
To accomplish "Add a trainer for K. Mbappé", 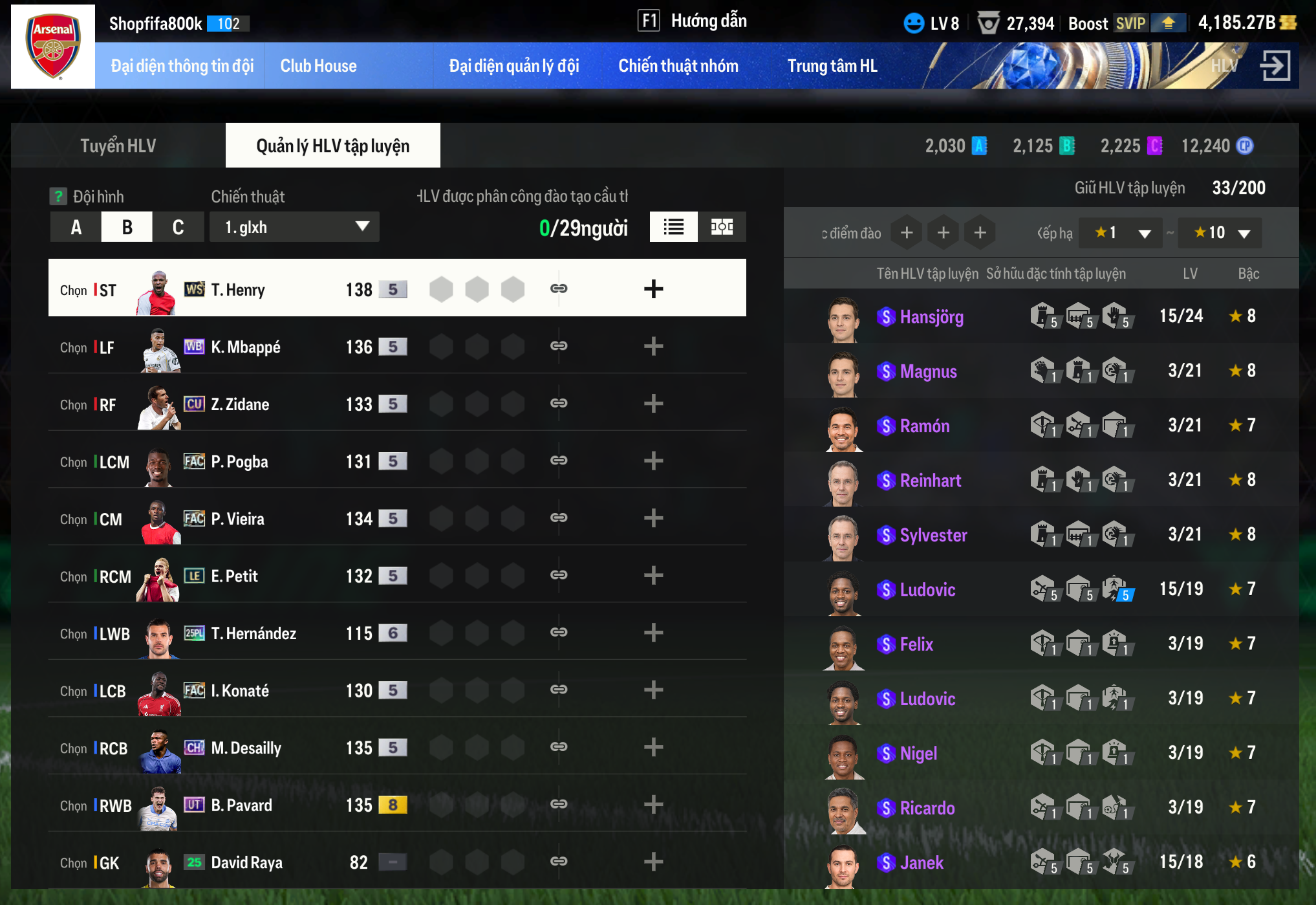I will pos(653,347).
